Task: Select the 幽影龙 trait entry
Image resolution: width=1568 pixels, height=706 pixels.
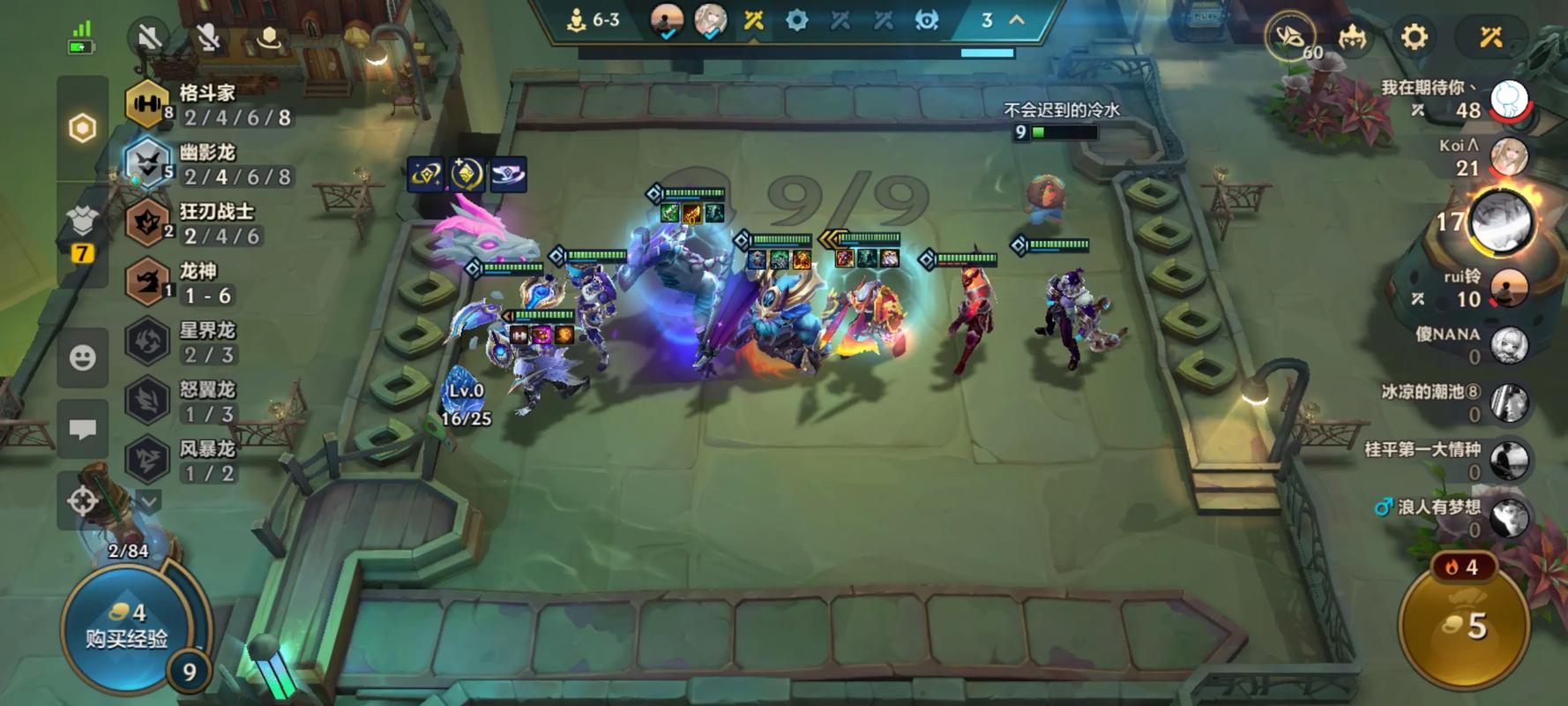Action: tap(209, 164)
